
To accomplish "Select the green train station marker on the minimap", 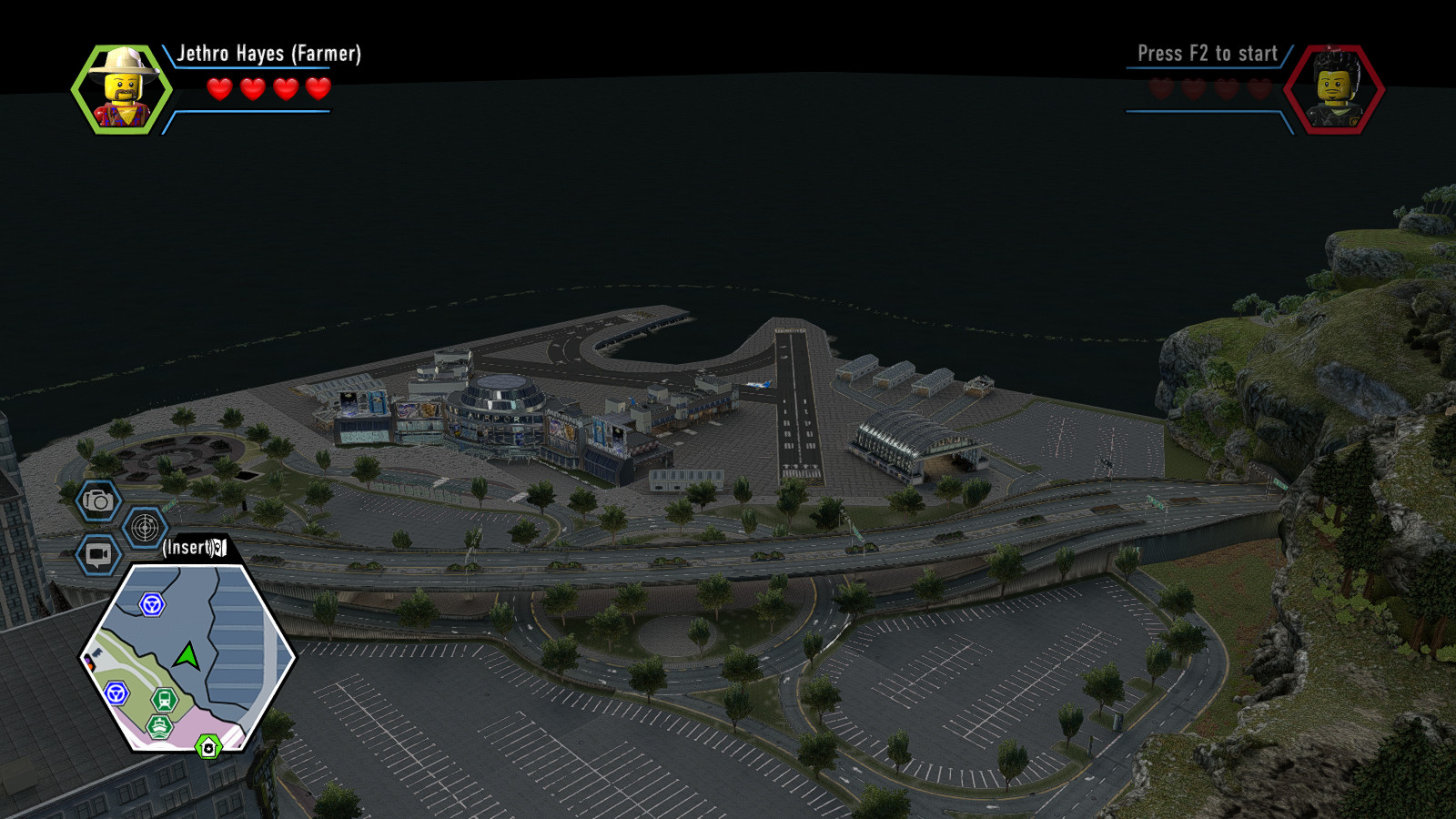I will pyautogui.click(x=164, y=700).
